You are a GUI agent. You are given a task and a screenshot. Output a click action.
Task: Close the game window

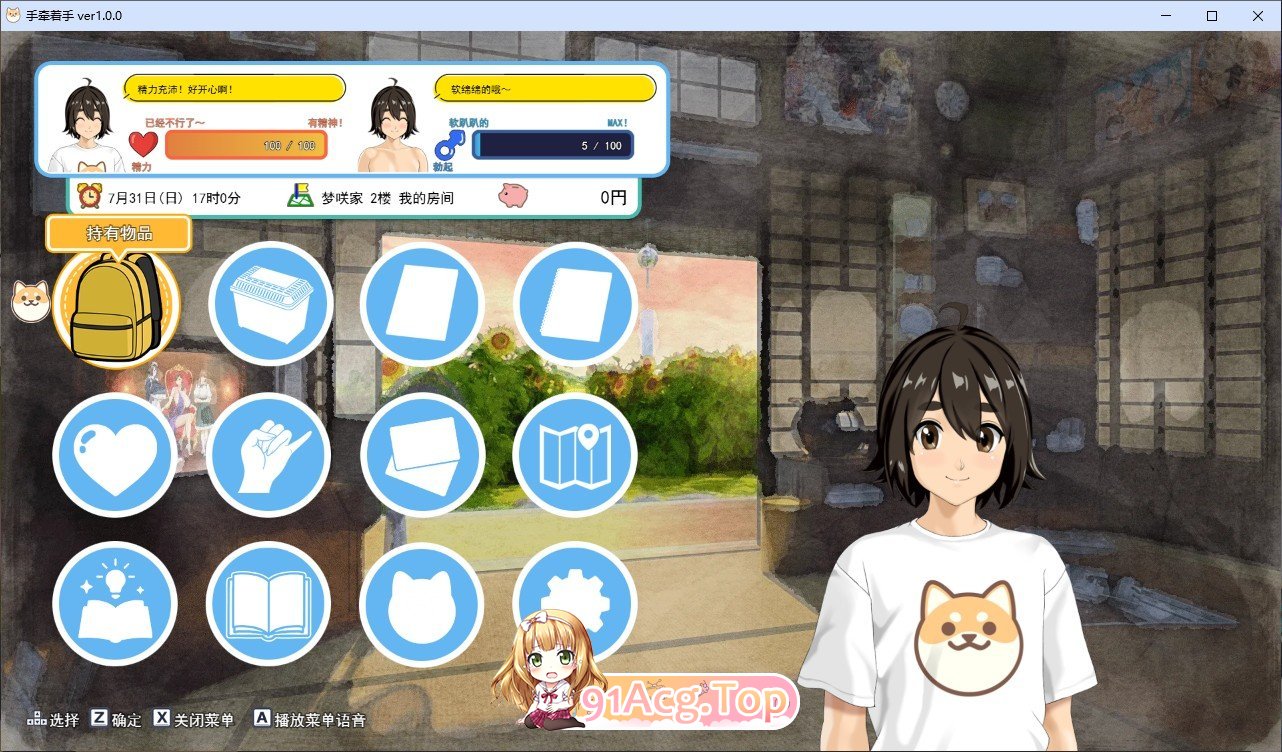(1257, 16)
